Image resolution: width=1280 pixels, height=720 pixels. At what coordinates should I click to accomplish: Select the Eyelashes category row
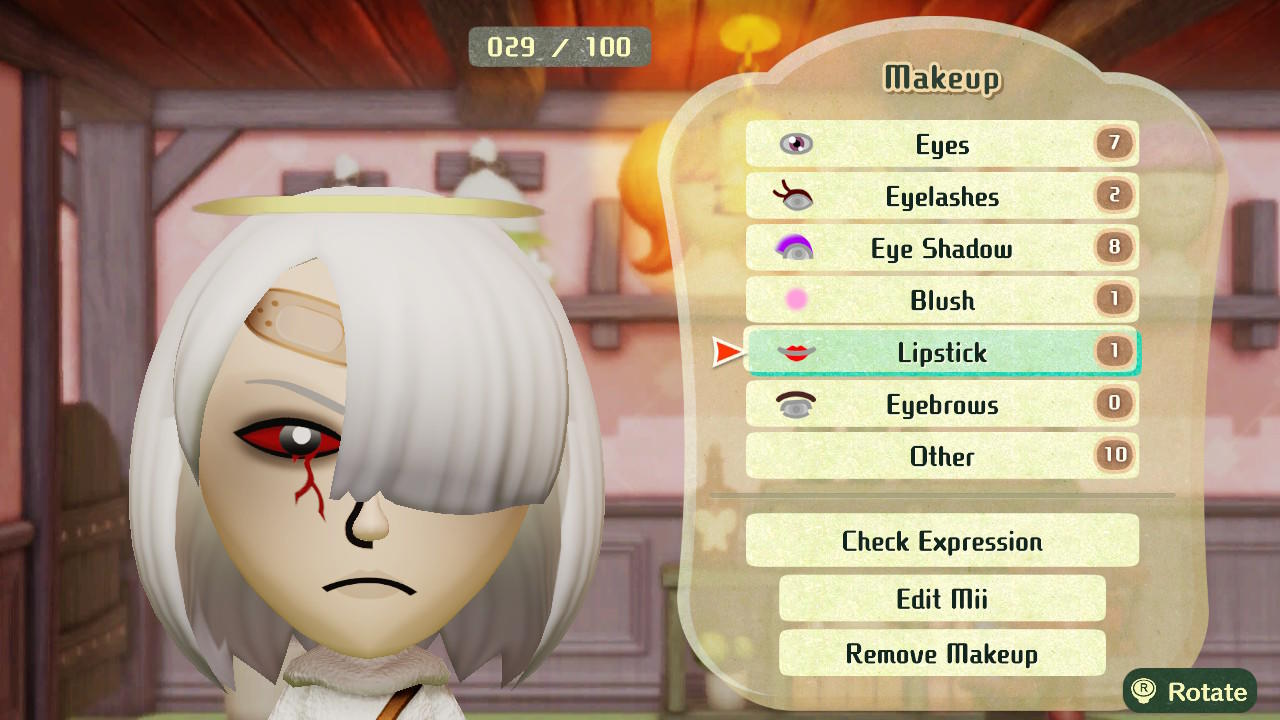pos(940,196)
